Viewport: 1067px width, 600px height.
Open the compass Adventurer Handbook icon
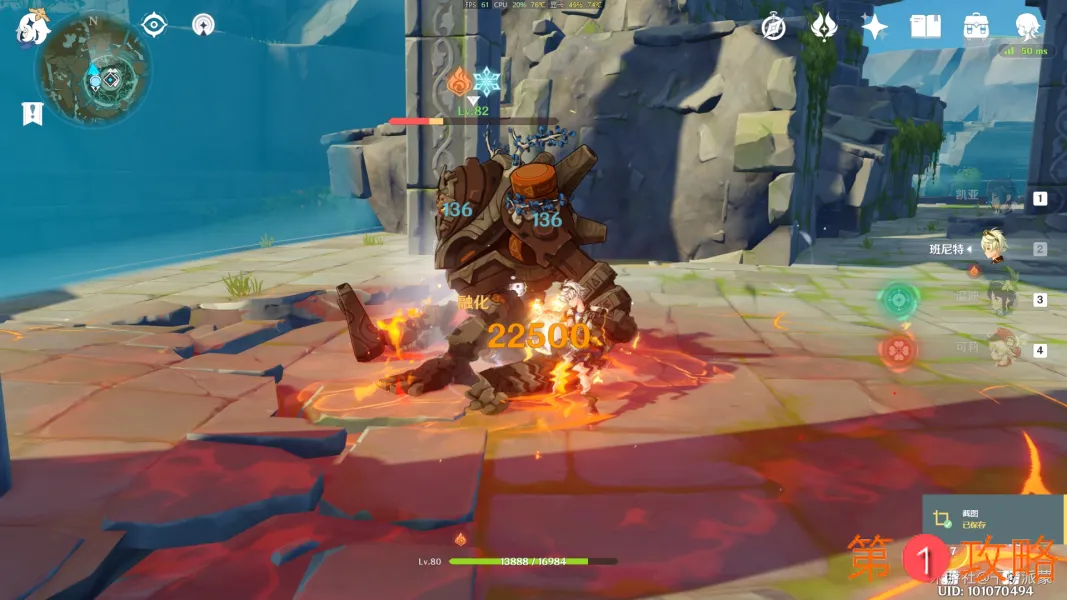[x=773, y=27]
